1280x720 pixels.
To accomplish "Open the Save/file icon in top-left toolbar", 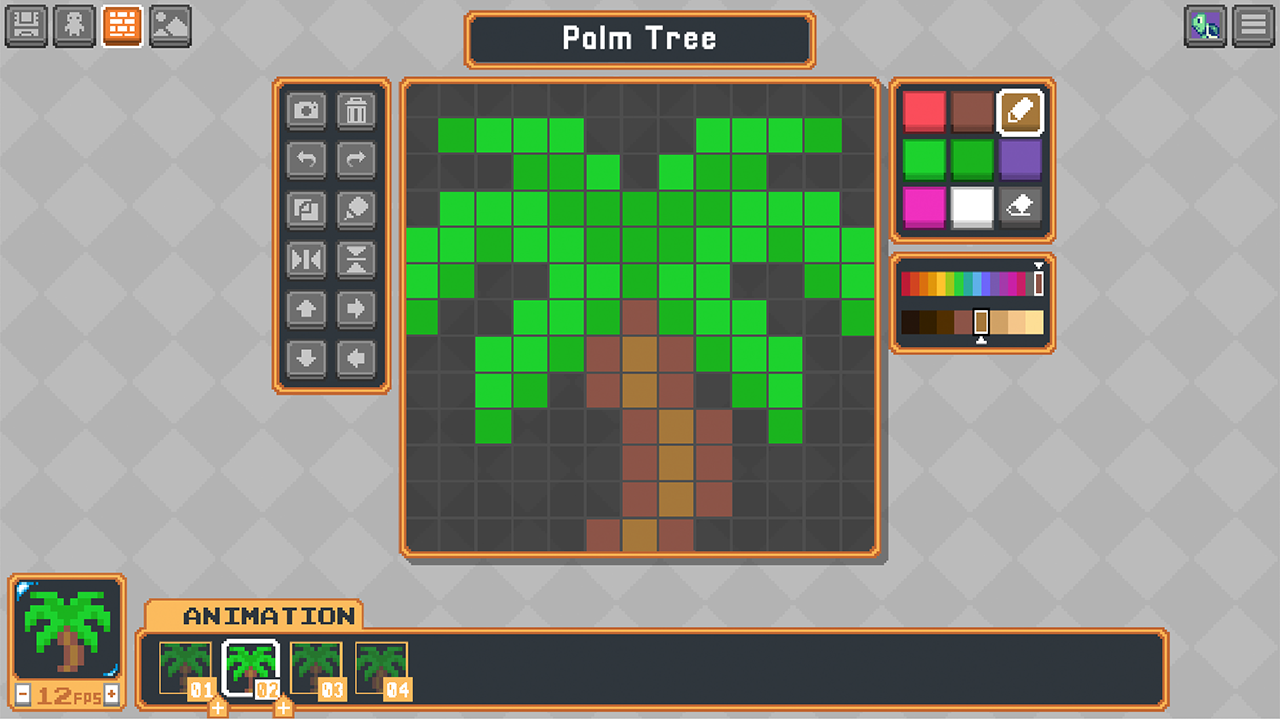I will point(26,27).
